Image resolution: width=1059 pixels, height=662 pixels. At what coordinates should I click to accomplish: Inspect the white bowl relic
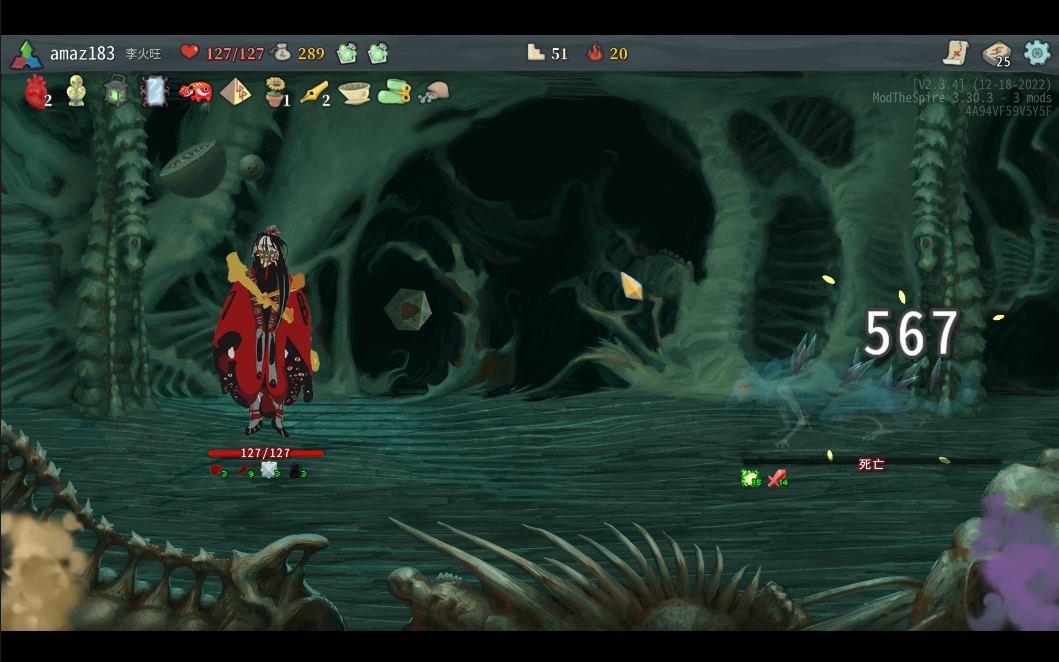(x=354, y=92)
